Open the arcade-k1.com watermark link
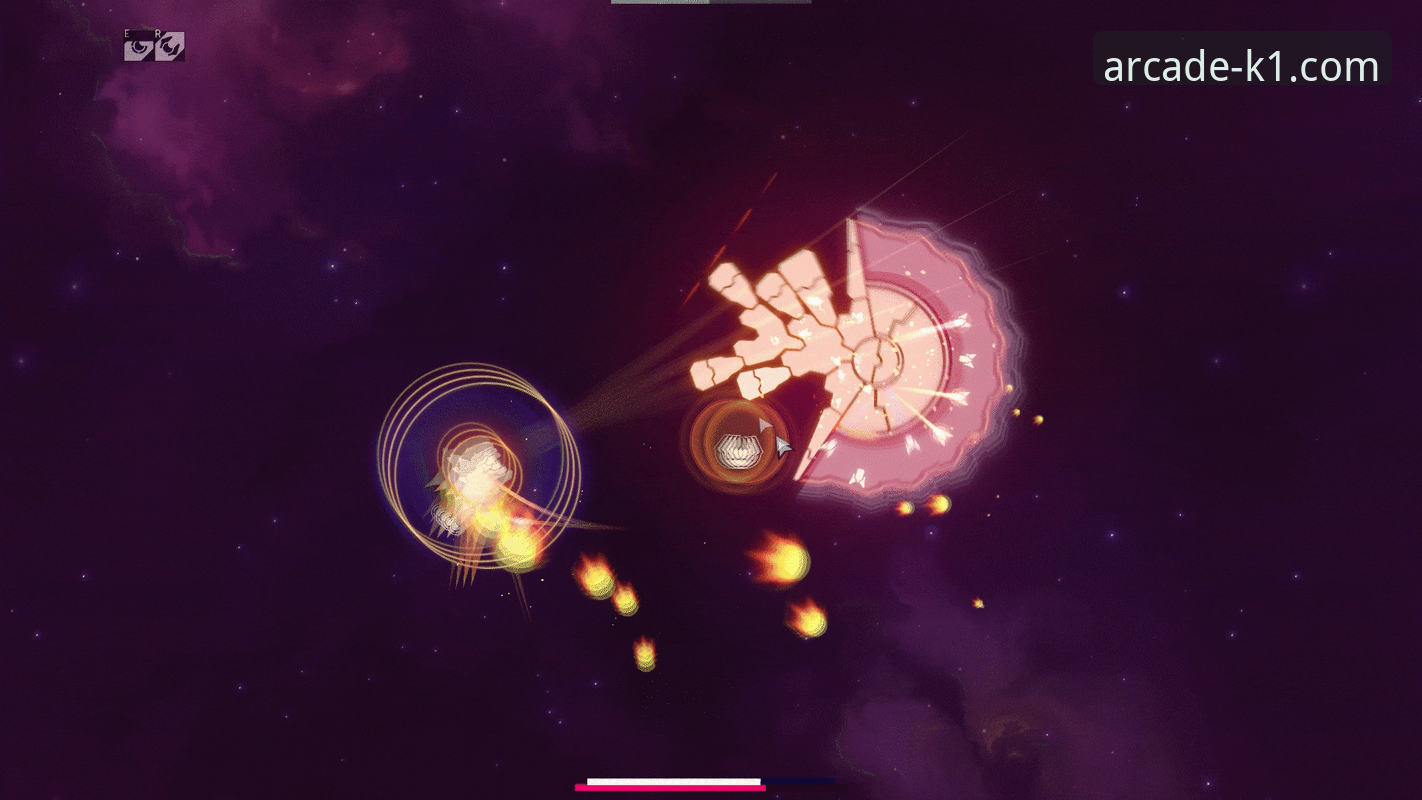Screen dimensions: 1422x800 [x=1241, y=66]
